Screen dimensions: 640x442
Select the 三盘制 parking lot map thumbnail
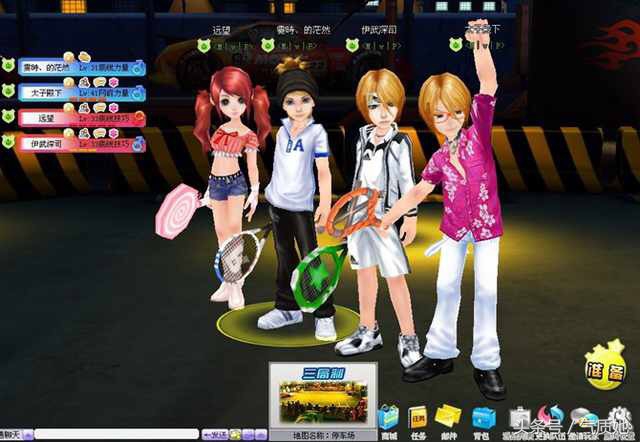pos(321,395)
